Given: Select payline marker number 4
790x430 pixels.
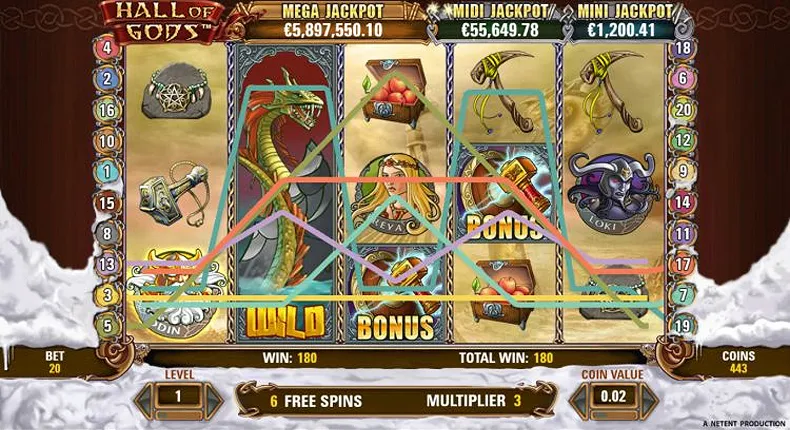Looking at the screenshot, I should click(107, 47).
